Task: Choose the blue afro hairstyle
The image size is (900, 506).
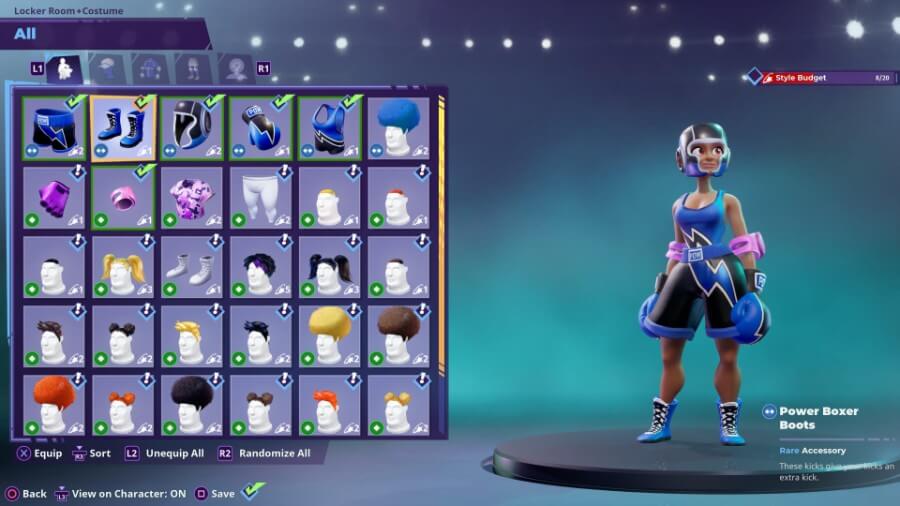Action: pos(398,128)
